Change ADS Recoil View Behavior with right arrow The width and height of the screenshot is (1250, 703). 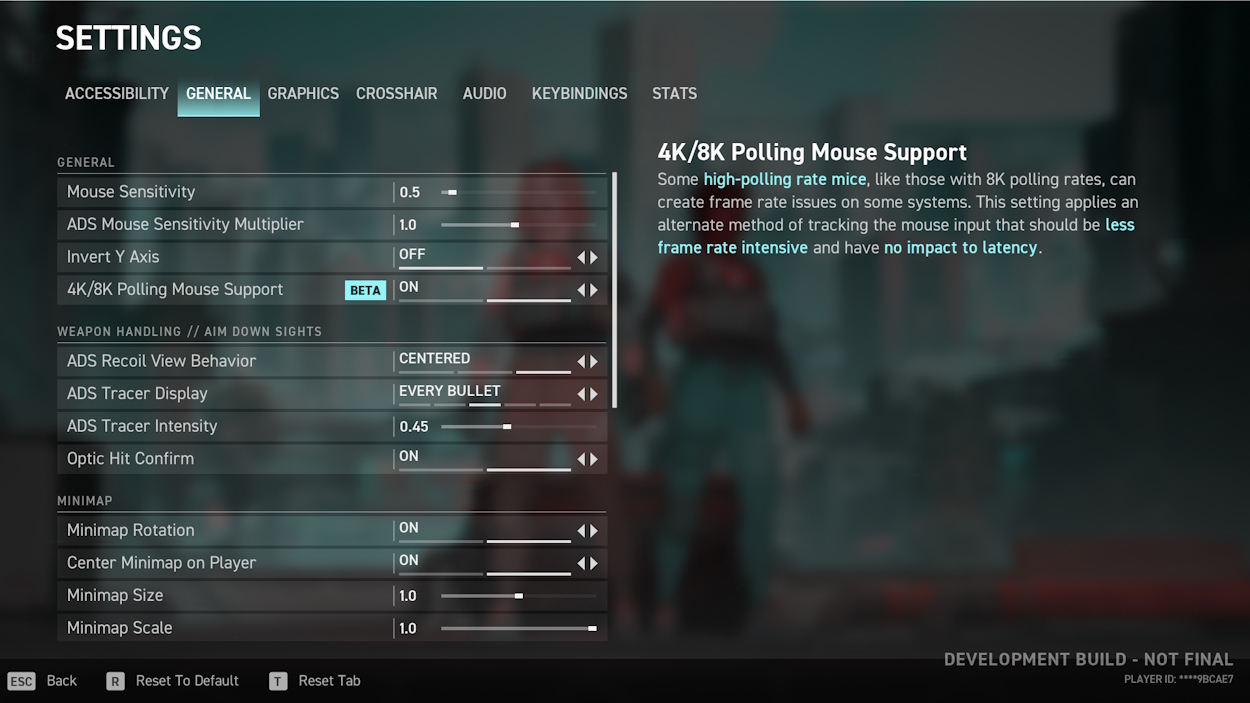click(594, 362)
